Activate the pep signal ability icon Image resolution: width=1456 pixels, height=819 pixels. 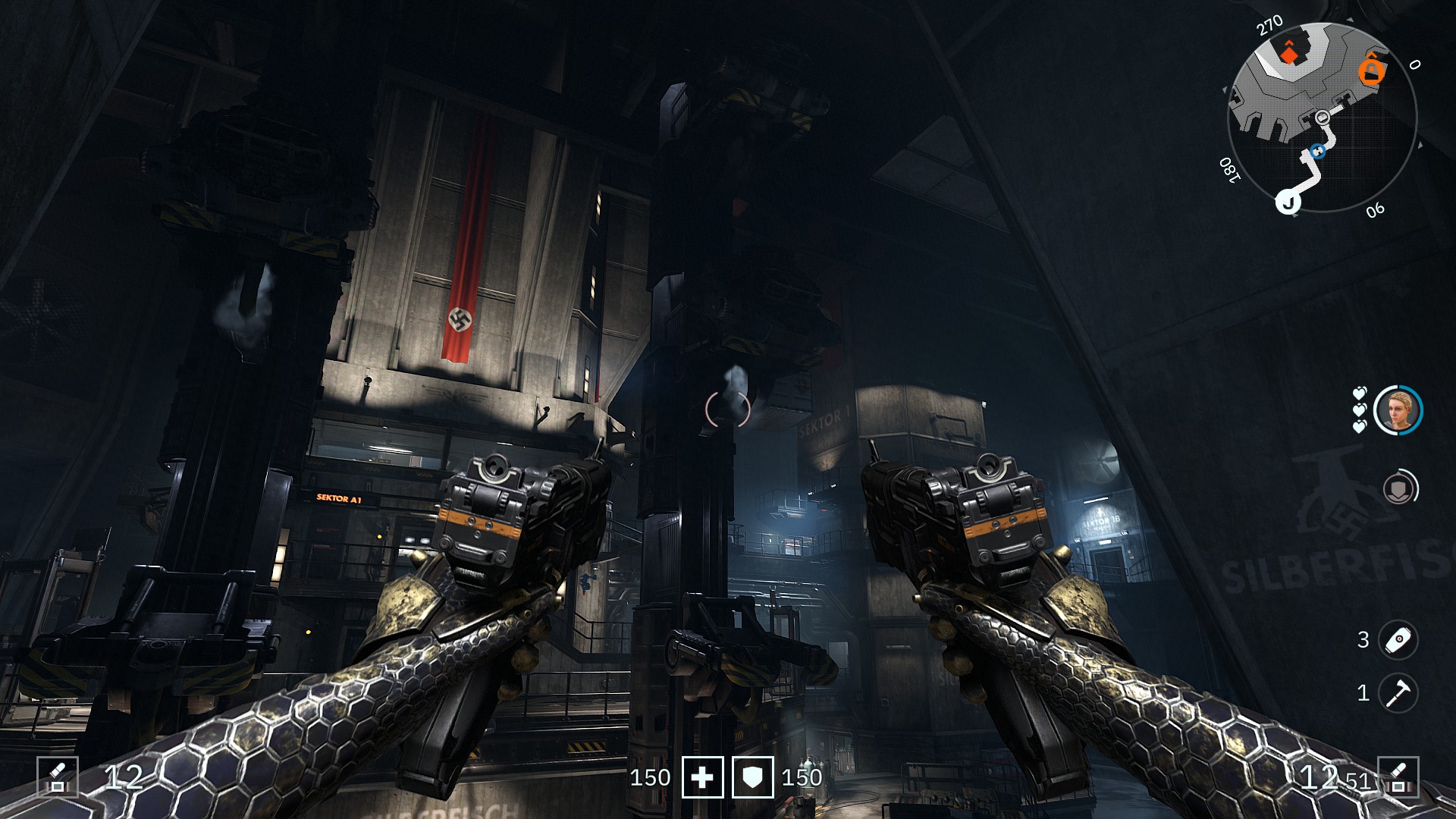pos(1399,488)
